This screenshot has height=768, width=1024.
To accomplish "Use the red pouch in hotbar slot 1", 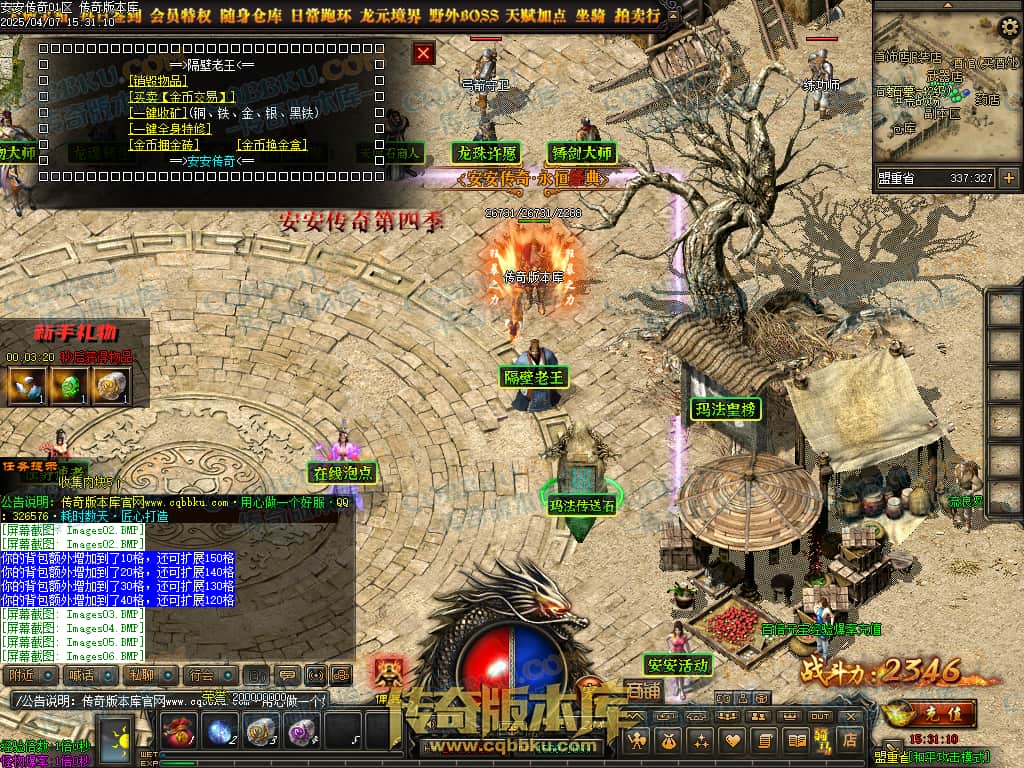I will tap(177, 731).
